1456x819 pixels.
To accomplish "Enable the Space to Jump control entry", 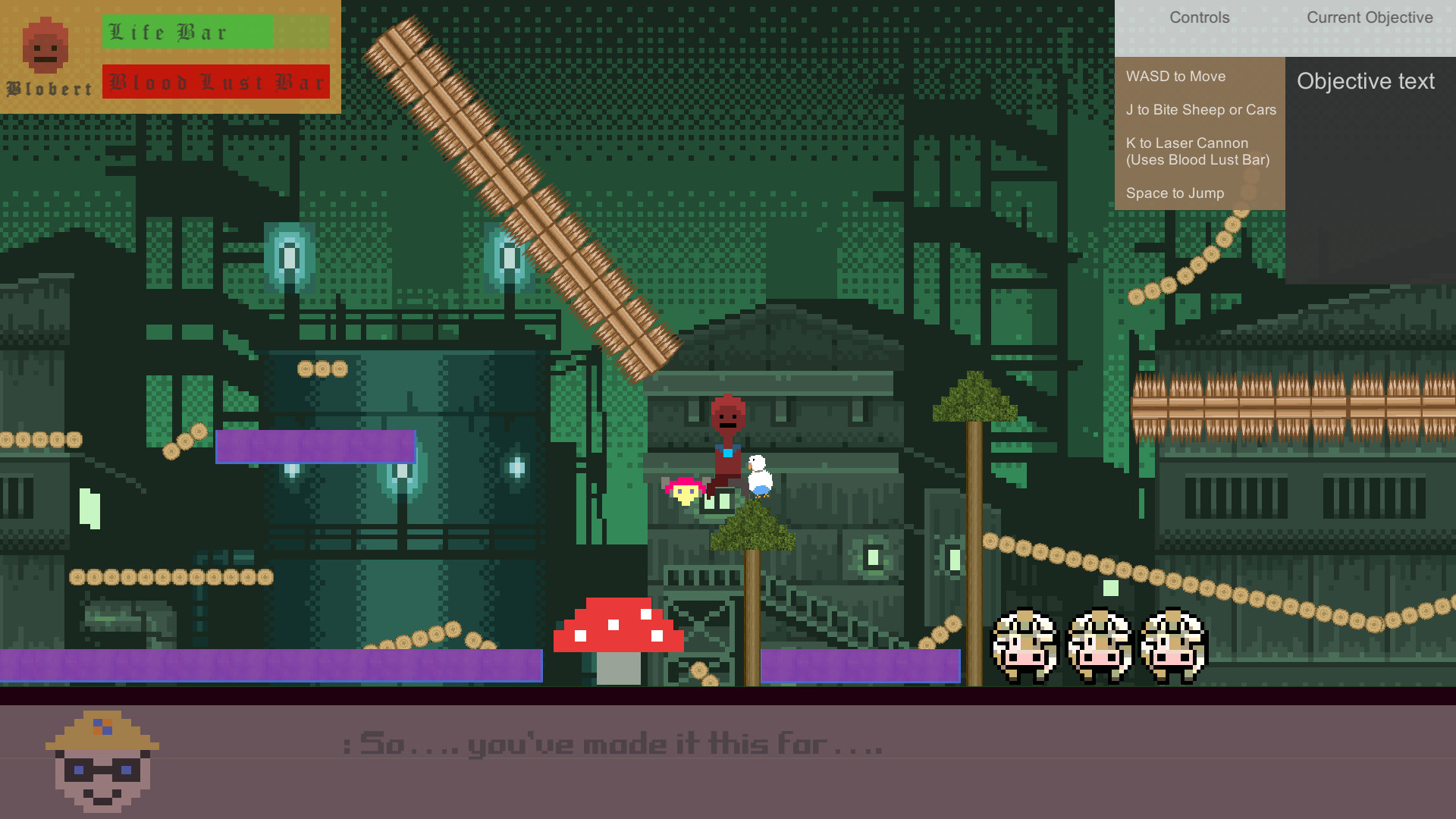I will (1175, 193).
